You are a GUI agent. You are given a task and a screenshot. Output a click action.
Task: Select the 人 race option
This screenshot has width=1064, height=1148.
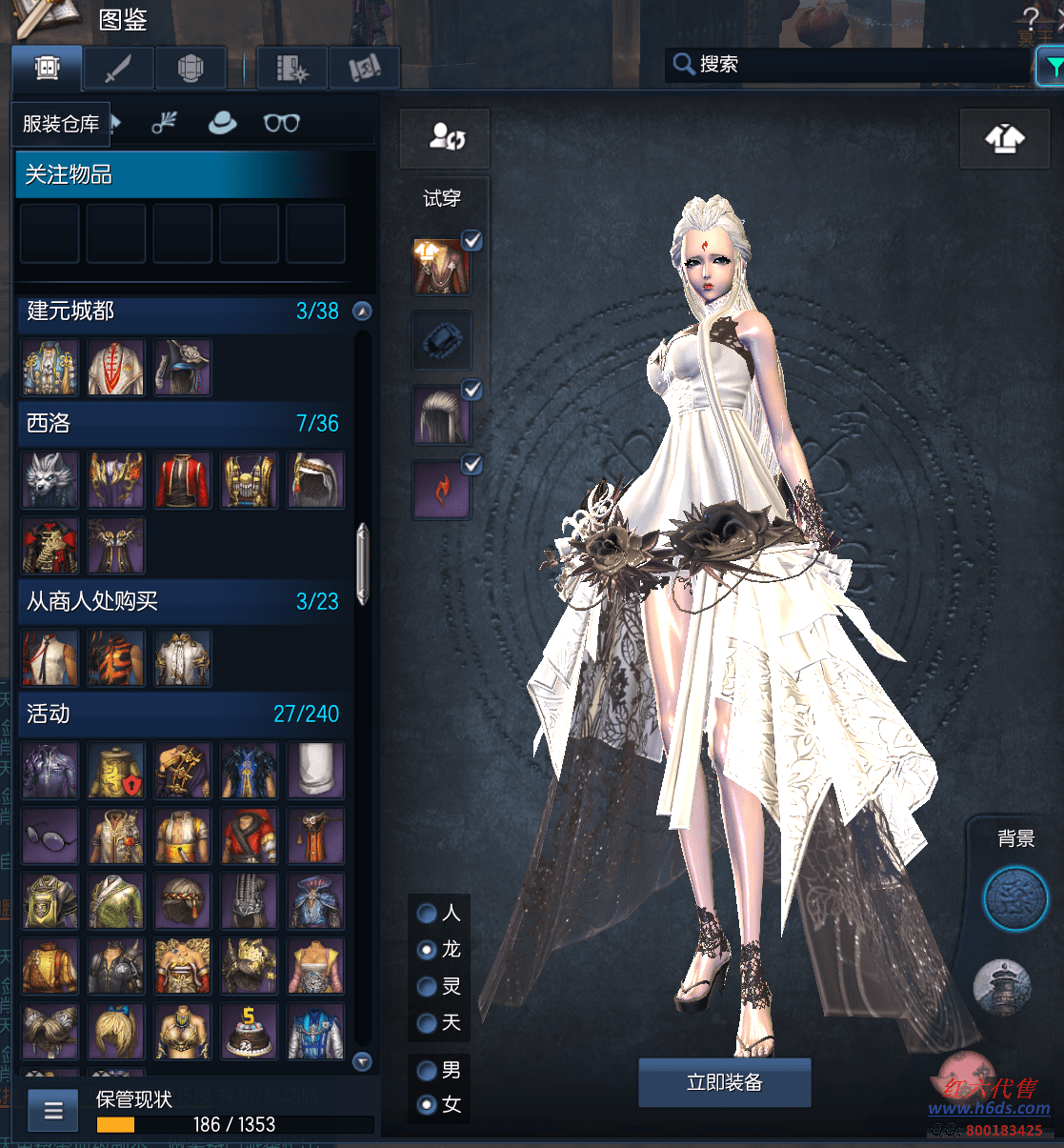point(428,913)
